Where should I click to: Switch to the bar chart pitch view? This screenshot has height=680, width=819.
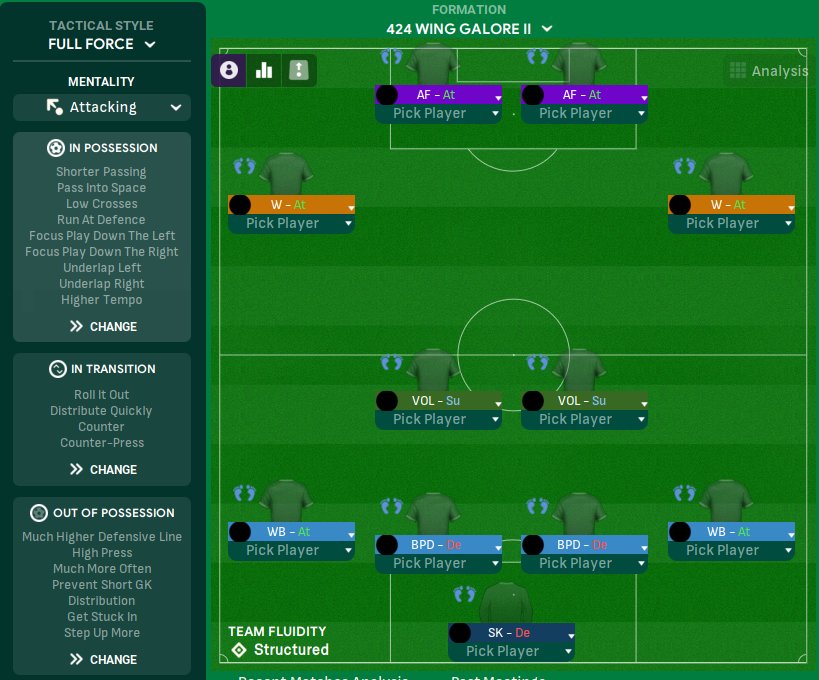point(264,70)
